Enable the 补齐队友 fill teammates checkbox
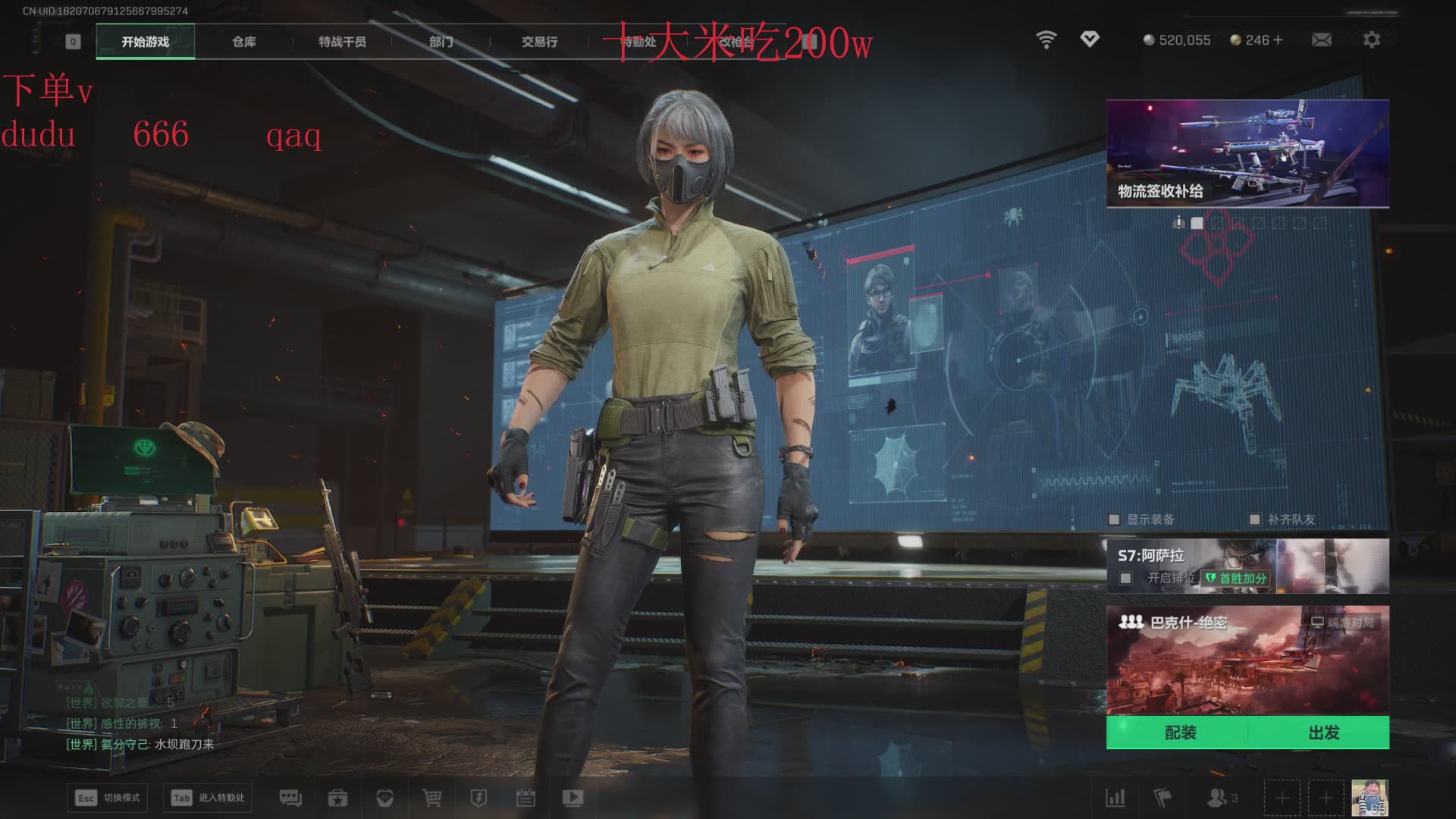 [1254, 519]
